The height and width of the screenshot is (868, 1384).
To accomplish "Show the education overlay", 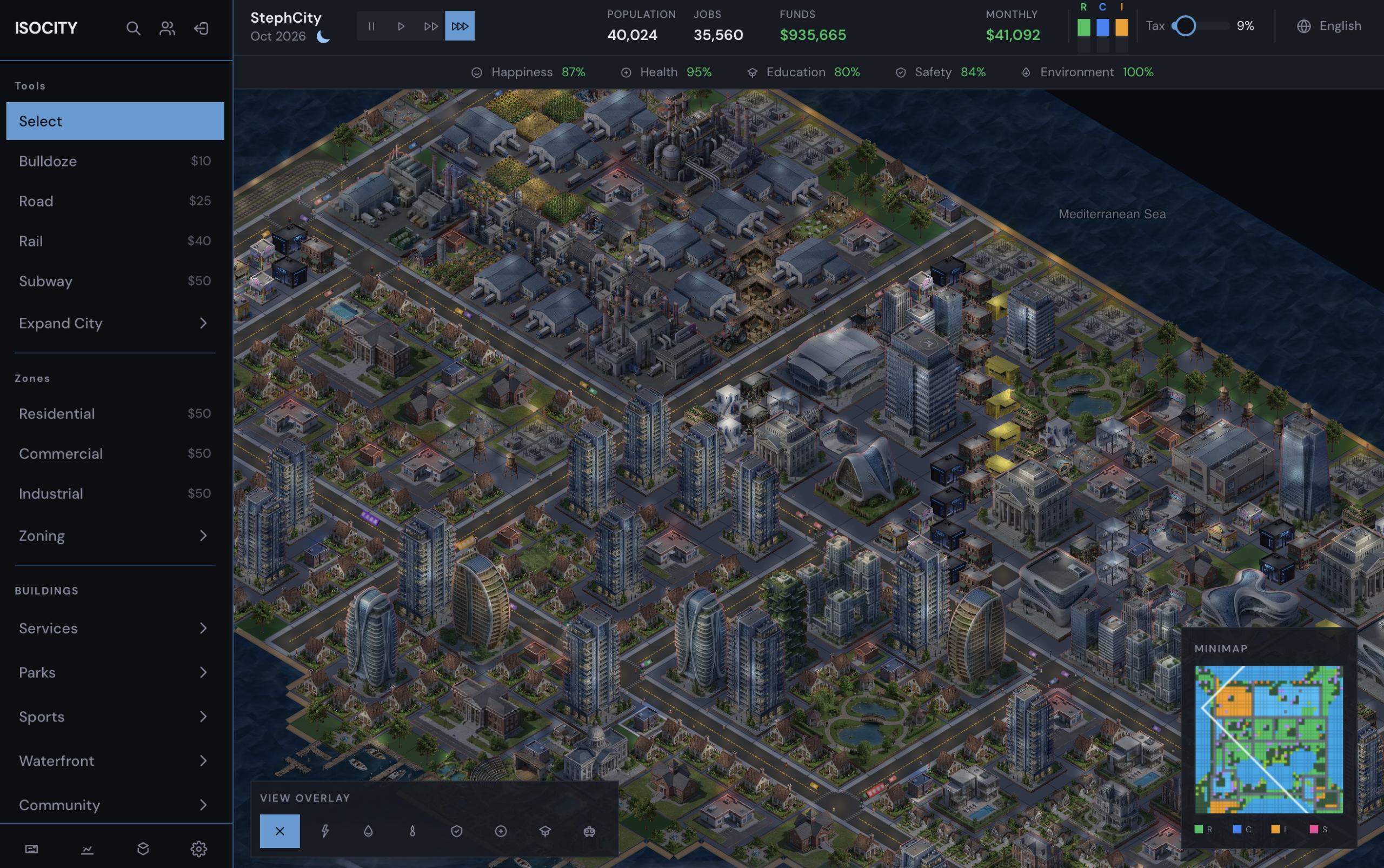I will tap(544, 830).
